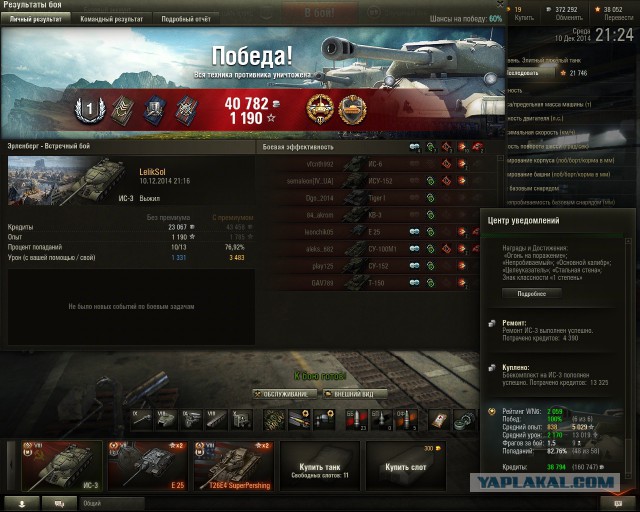Click the Подробнее button in notification center

(532, 294)
